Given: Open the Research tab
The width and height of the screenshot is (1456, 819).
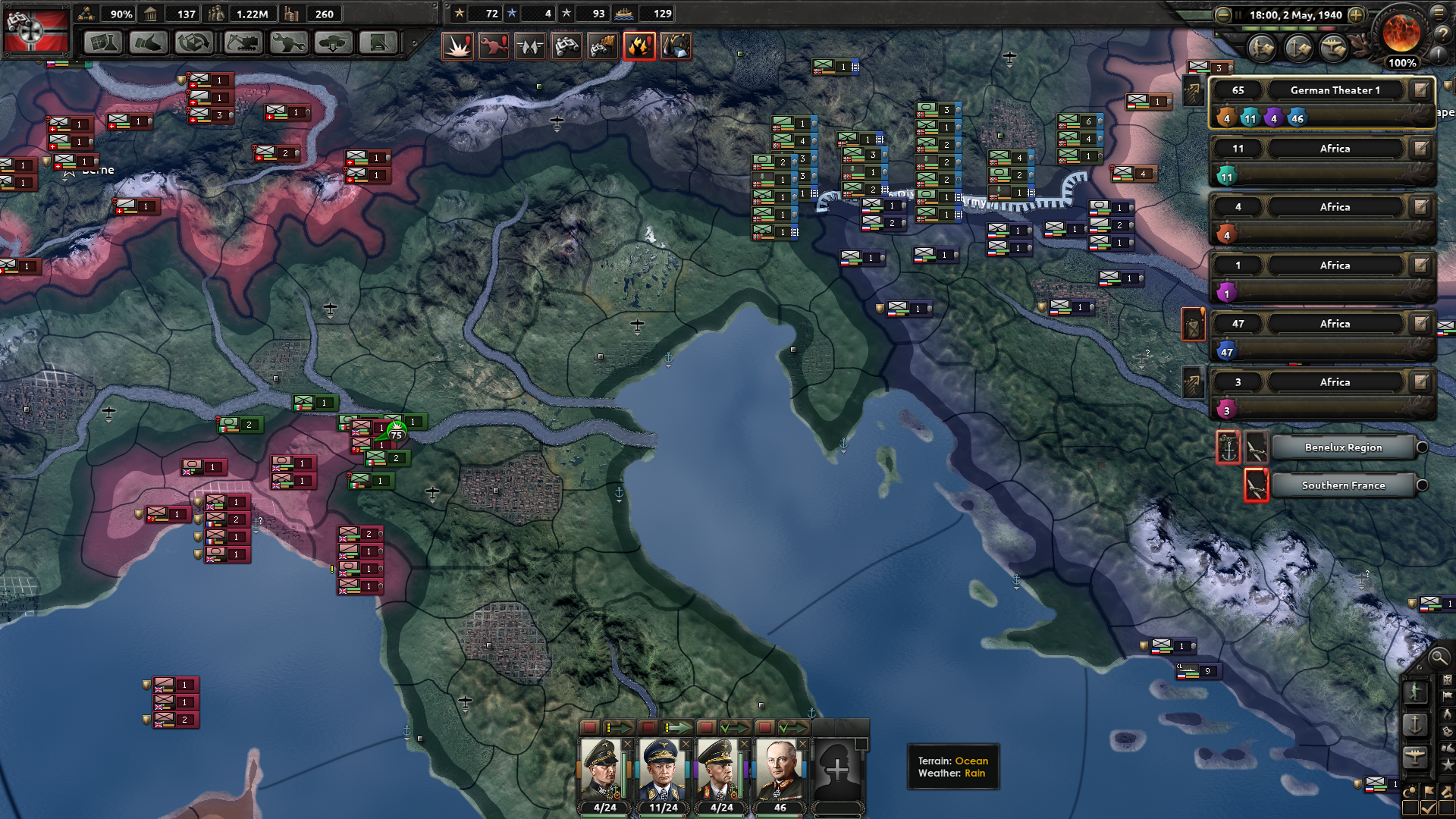Looking at the screenshot, I should coord(102,43).
